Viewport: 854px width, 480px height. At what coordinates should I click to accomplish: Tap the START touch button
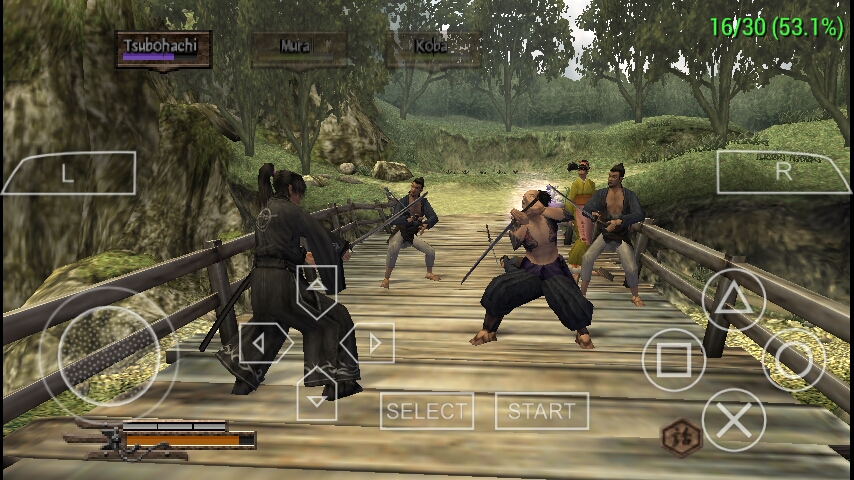(x=541, y=411)
